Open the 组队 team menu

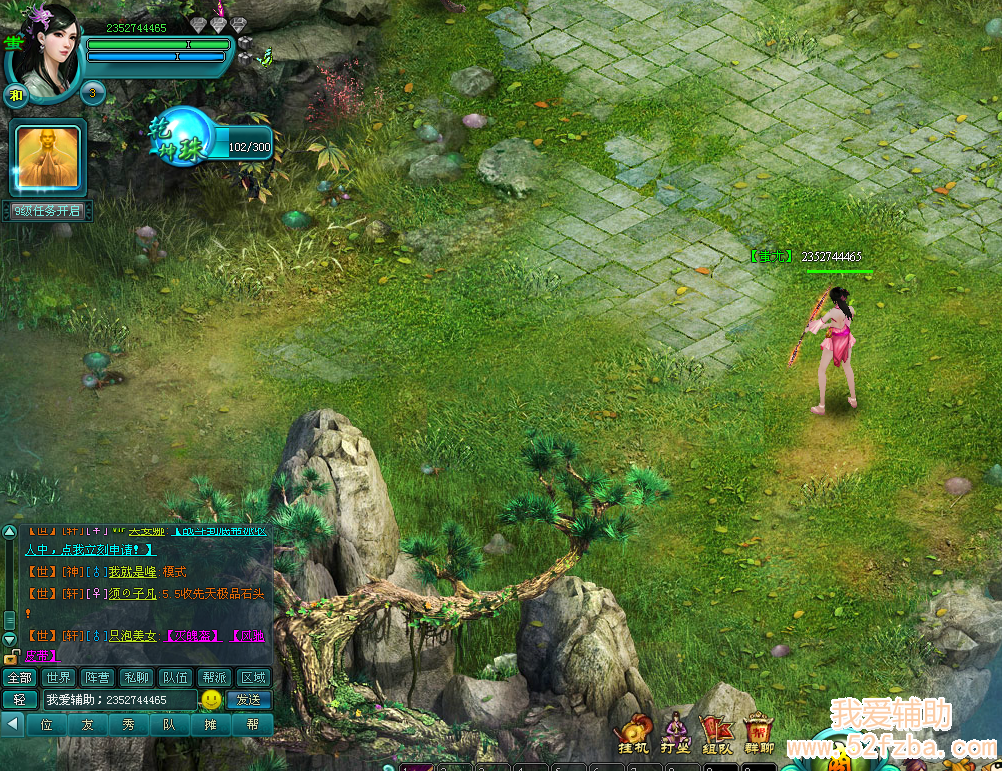pyautogui.click(x=717, y=735)
